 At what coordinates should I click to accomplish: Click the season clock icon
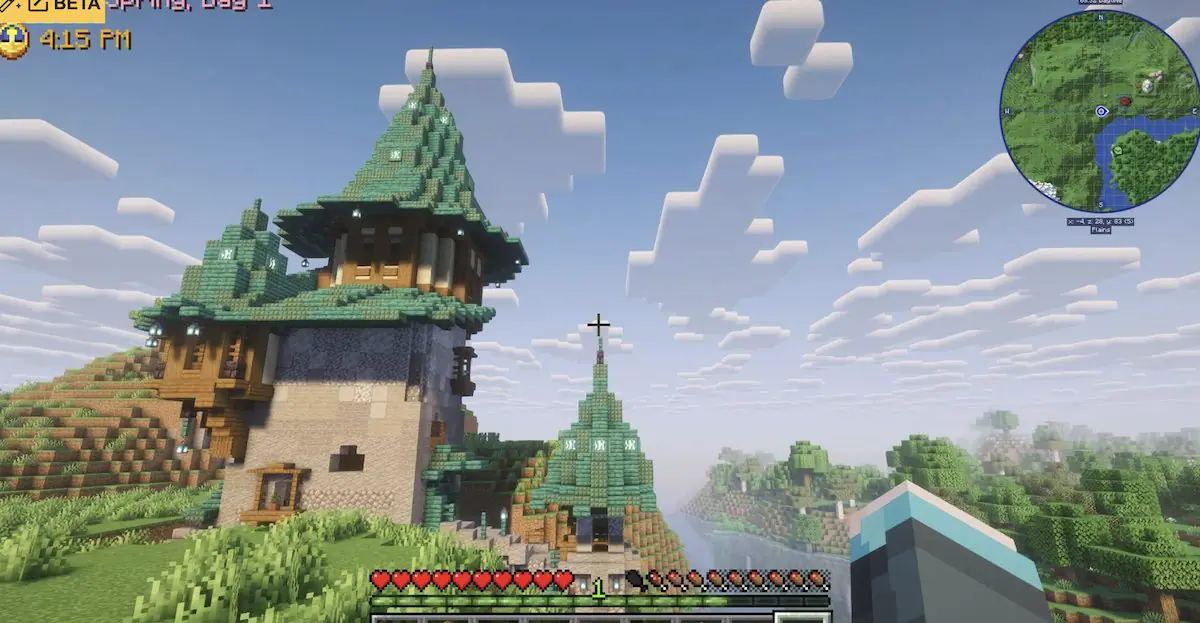(13, 40)
